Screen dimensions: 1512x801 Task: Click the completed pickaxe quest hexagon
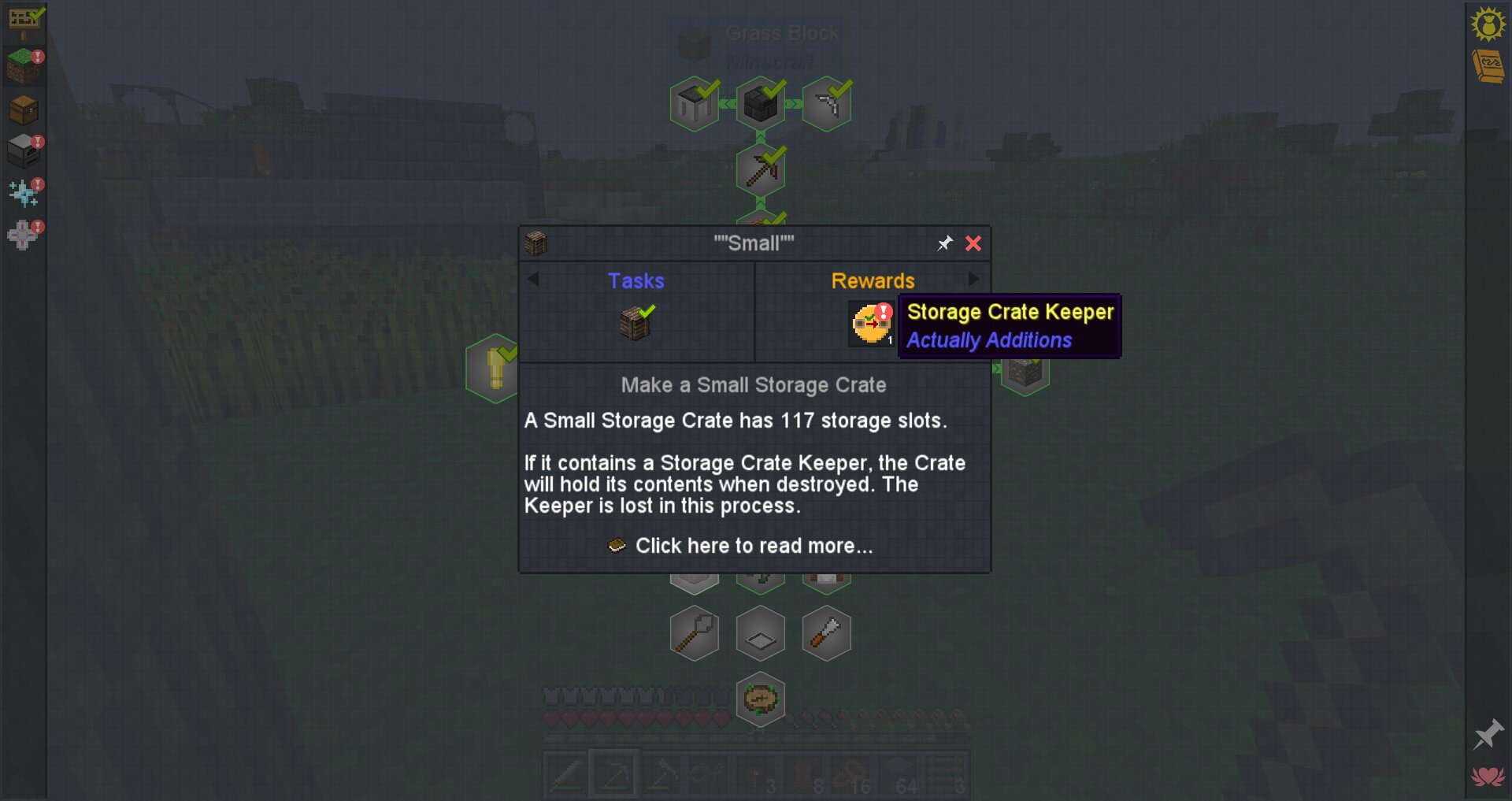tap(760, 168)
